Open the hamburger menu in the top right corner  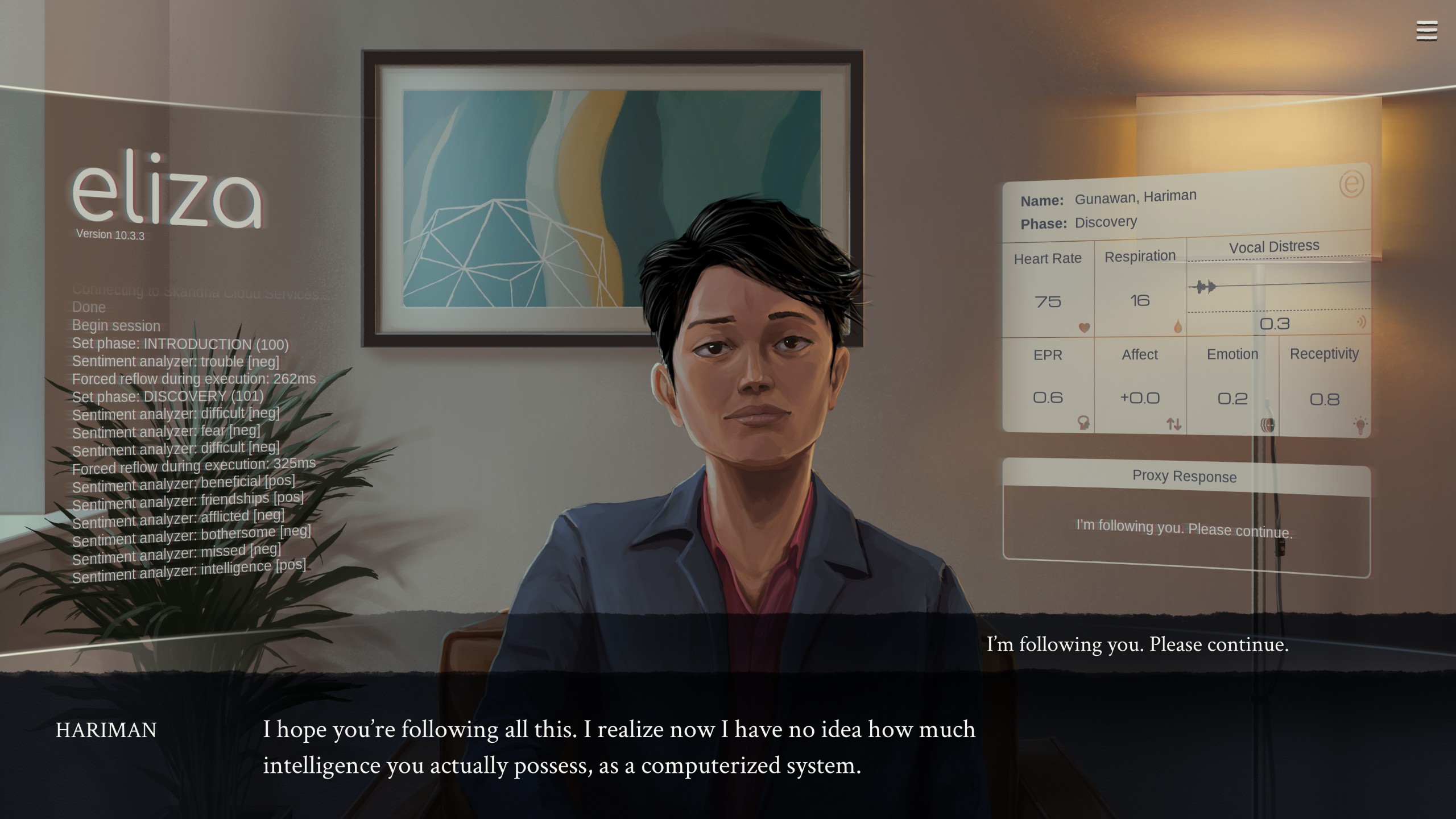click(x=1426, y=30)
